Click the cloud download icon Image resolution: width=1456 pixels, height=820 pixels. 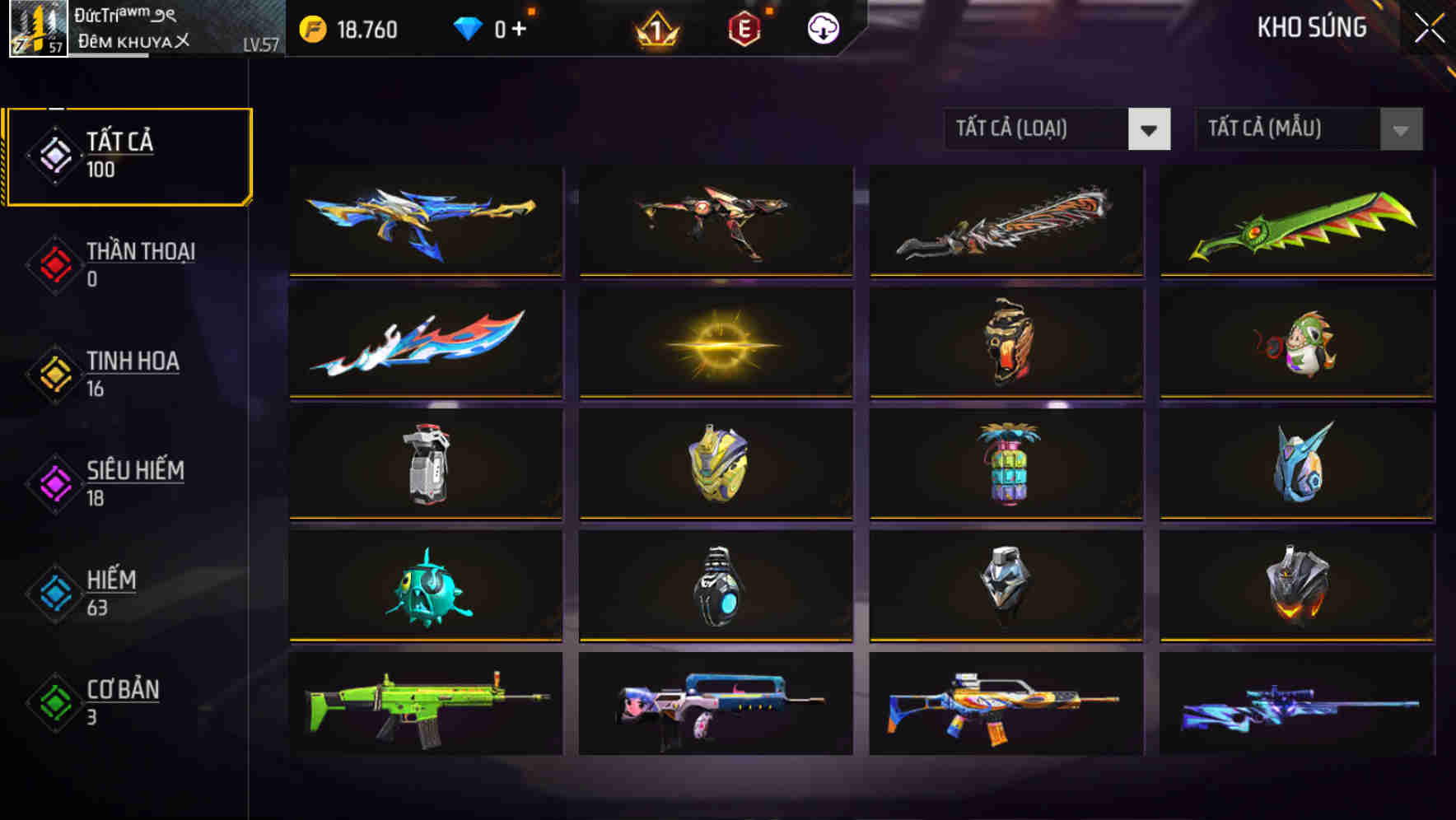(x=823, y=29)
